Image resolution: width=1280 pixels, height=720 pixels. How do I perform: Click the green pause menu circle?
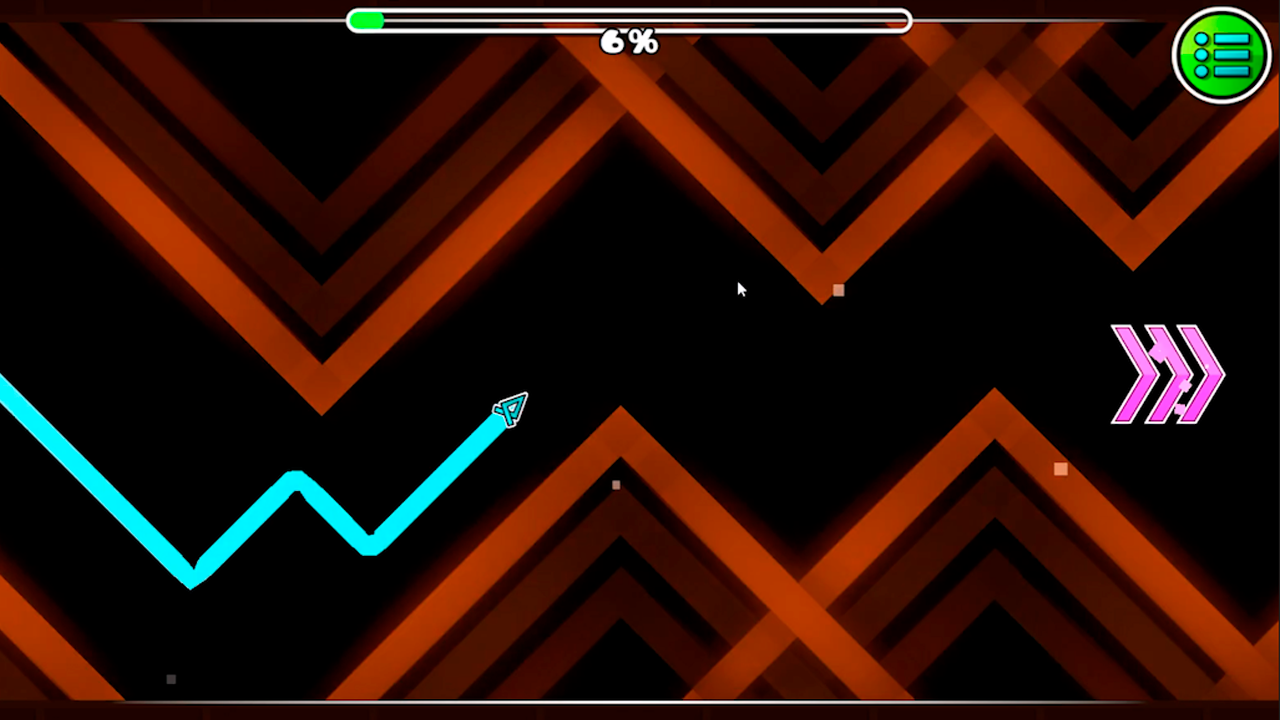point(1221,55)
